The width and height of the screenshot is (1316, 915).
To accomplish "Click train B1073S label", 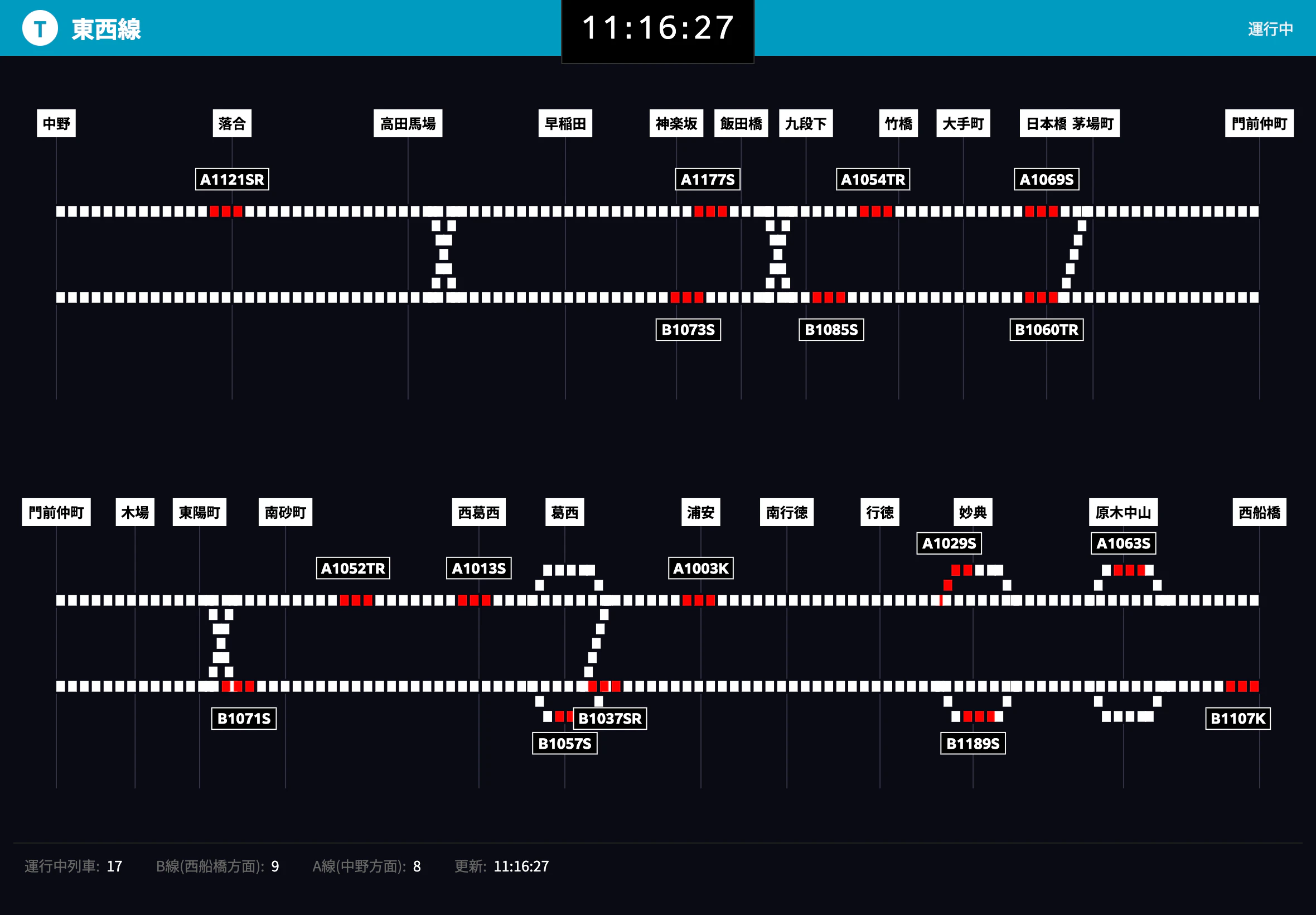I will pyautogui.click(x=688, y=330).
